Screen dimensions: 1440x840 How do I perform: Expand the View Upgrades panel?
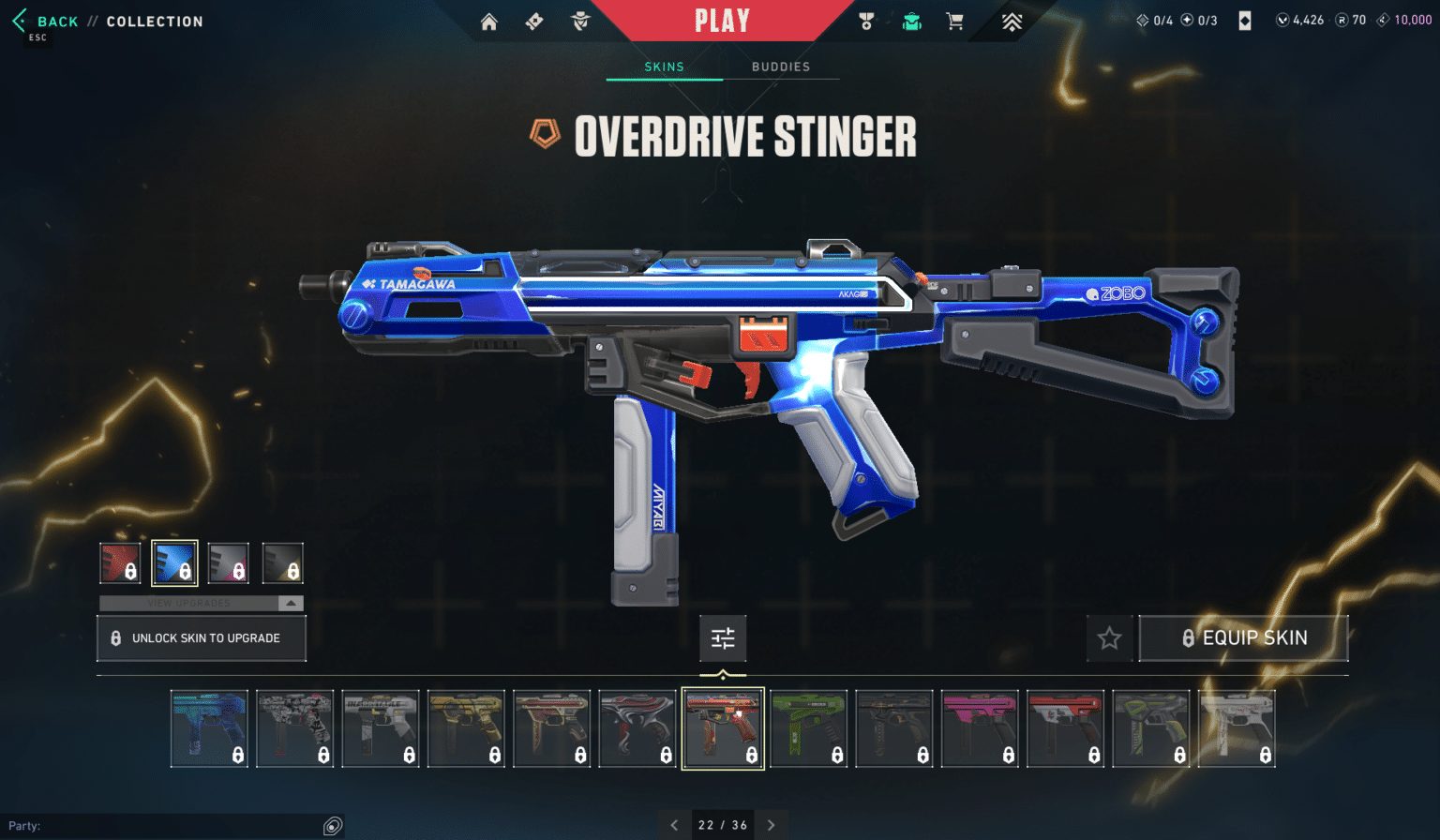tap(201, 603)
